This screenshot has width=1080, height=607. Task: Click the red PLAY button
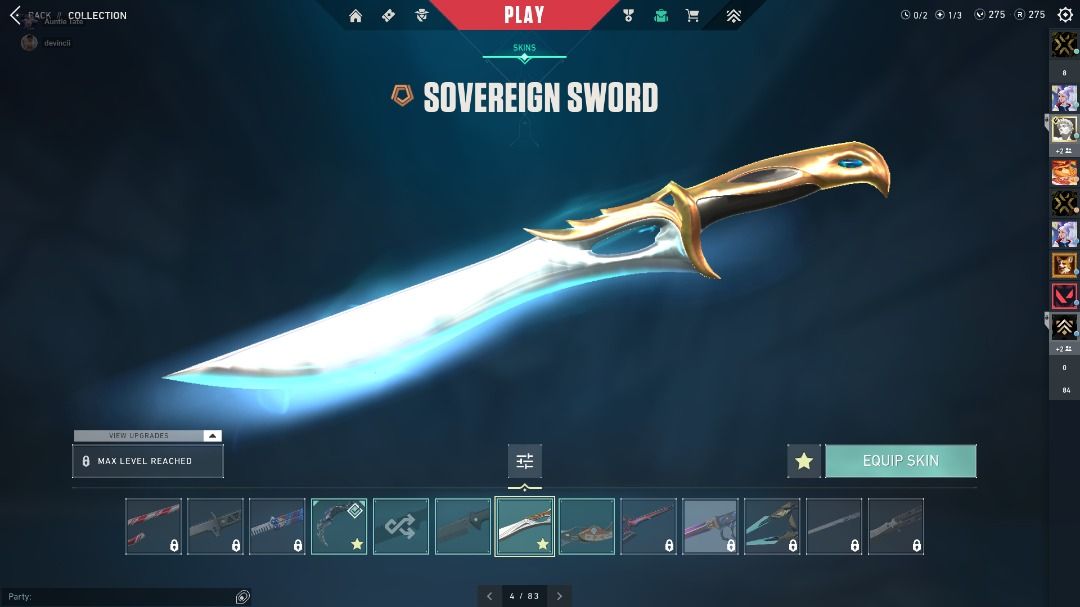point(524,15)
